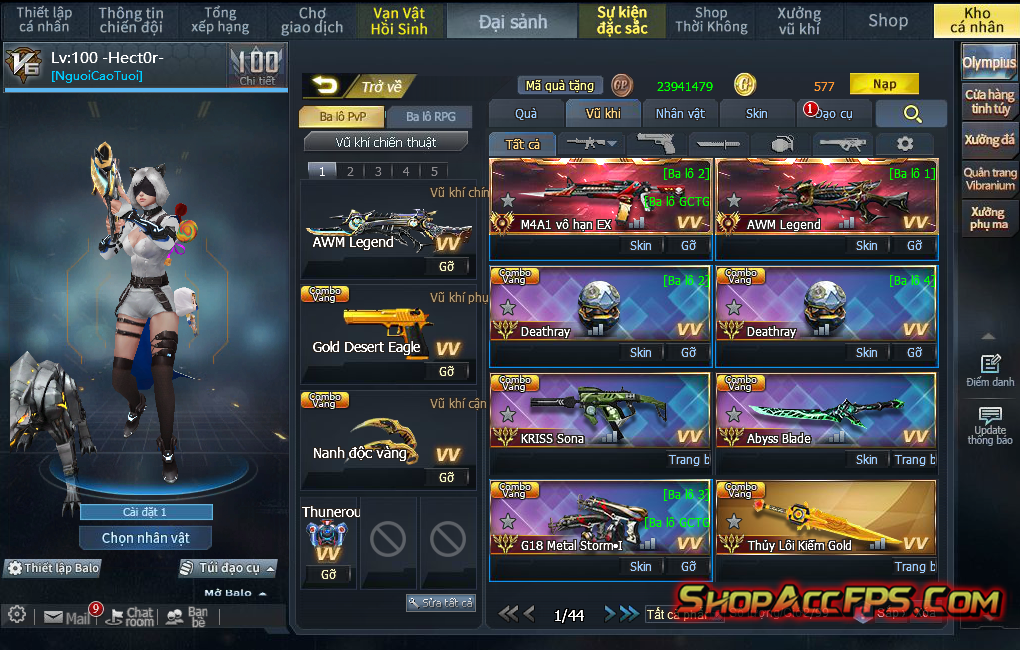1020x650 pixels.
Task: Switch to the Ba lô RPG tab
Action: 431,117
